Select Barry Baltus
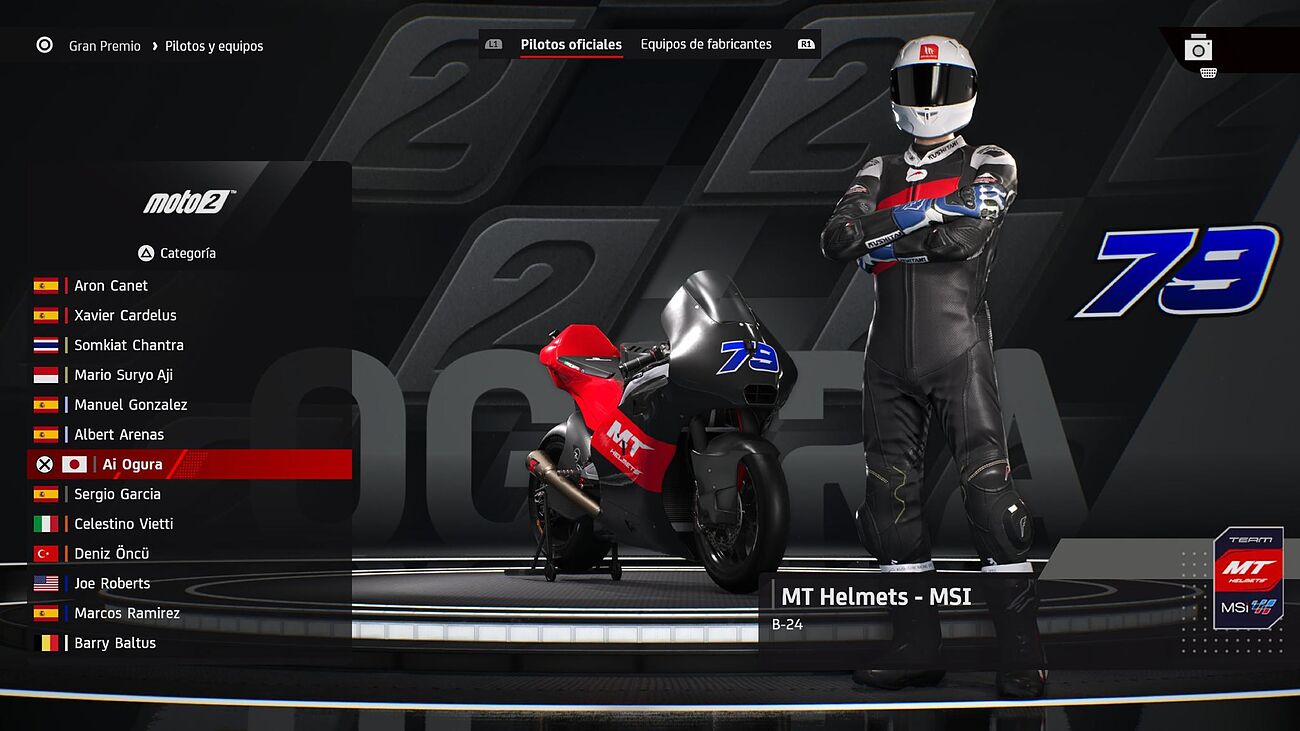Screen dimensions: 1300x731 tap(115, 643)
